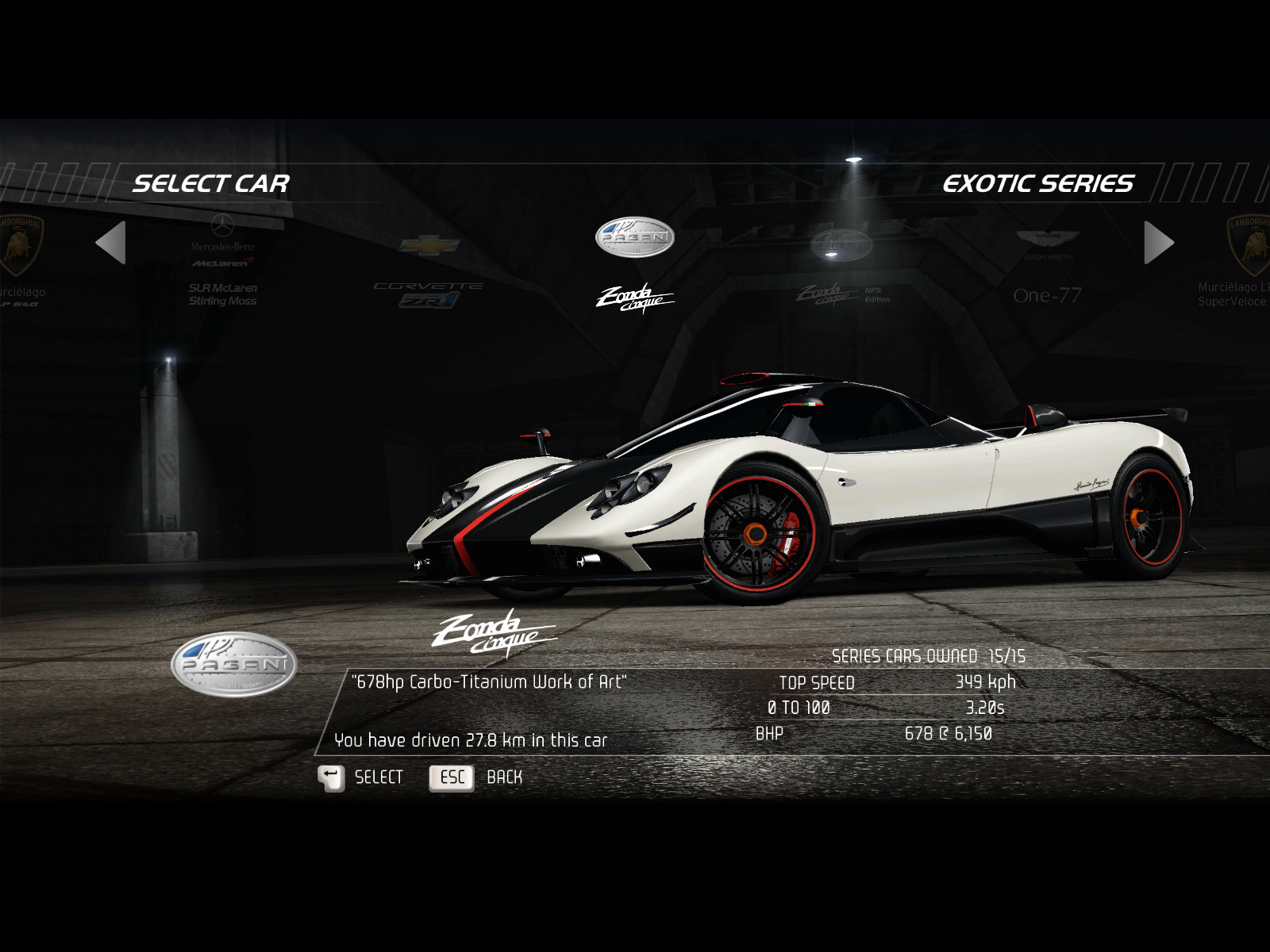Select the Mercedes-Benz SLR McLaren Stirling Moss
This screenshot has height=952, width=1270.
pos(222,266)
